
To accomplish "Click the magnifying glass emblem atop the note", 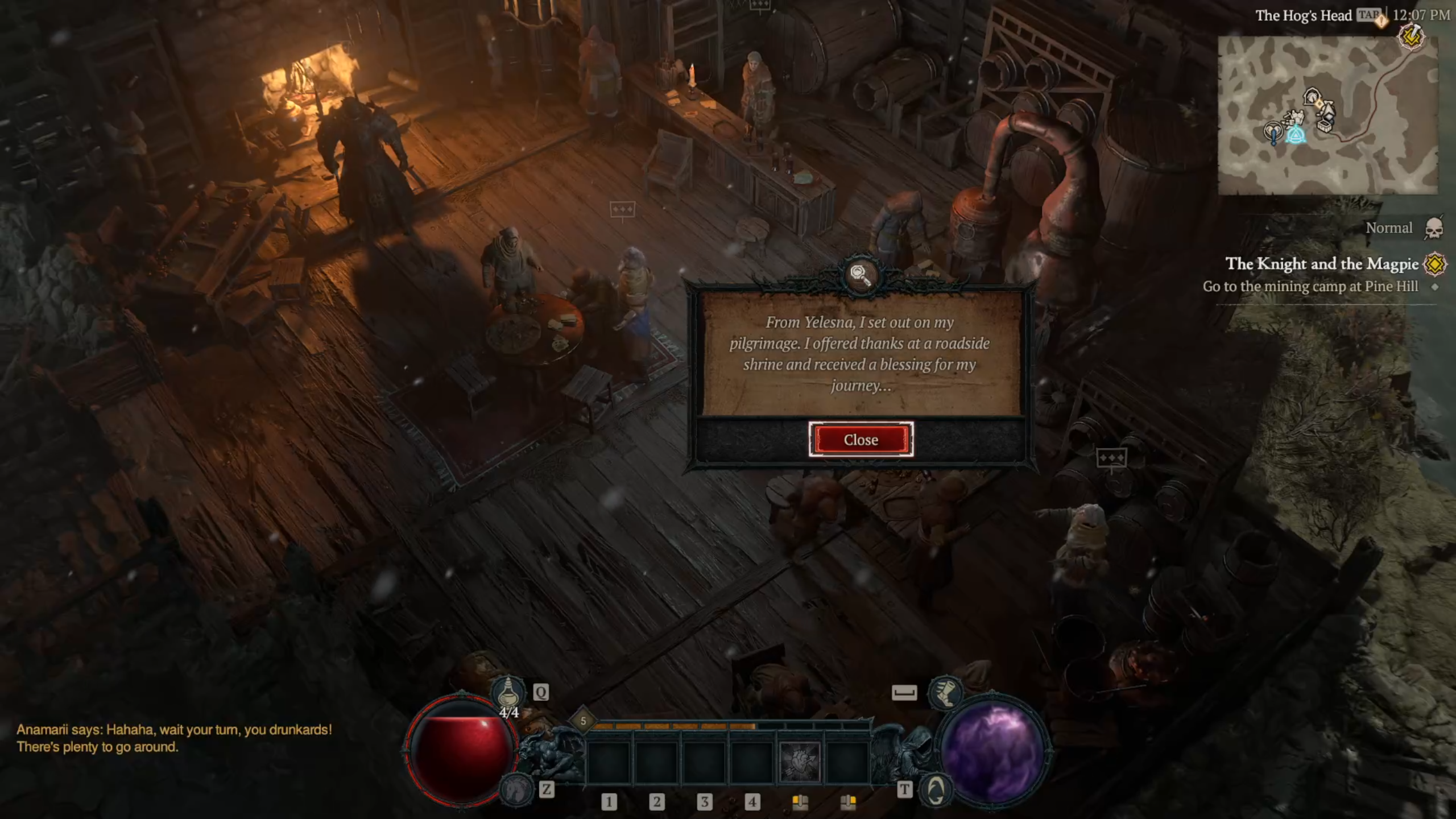I will 861,275.
